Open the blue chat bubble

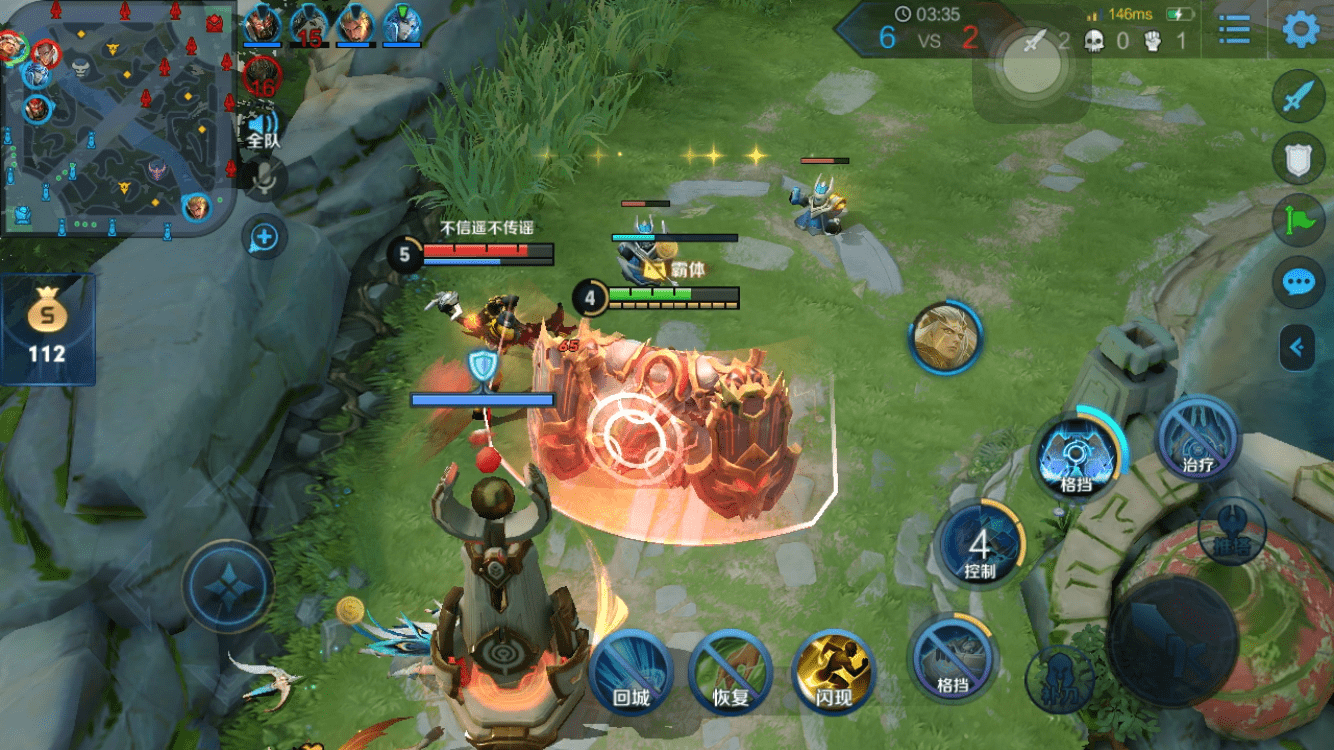[x=1298, y=282]
